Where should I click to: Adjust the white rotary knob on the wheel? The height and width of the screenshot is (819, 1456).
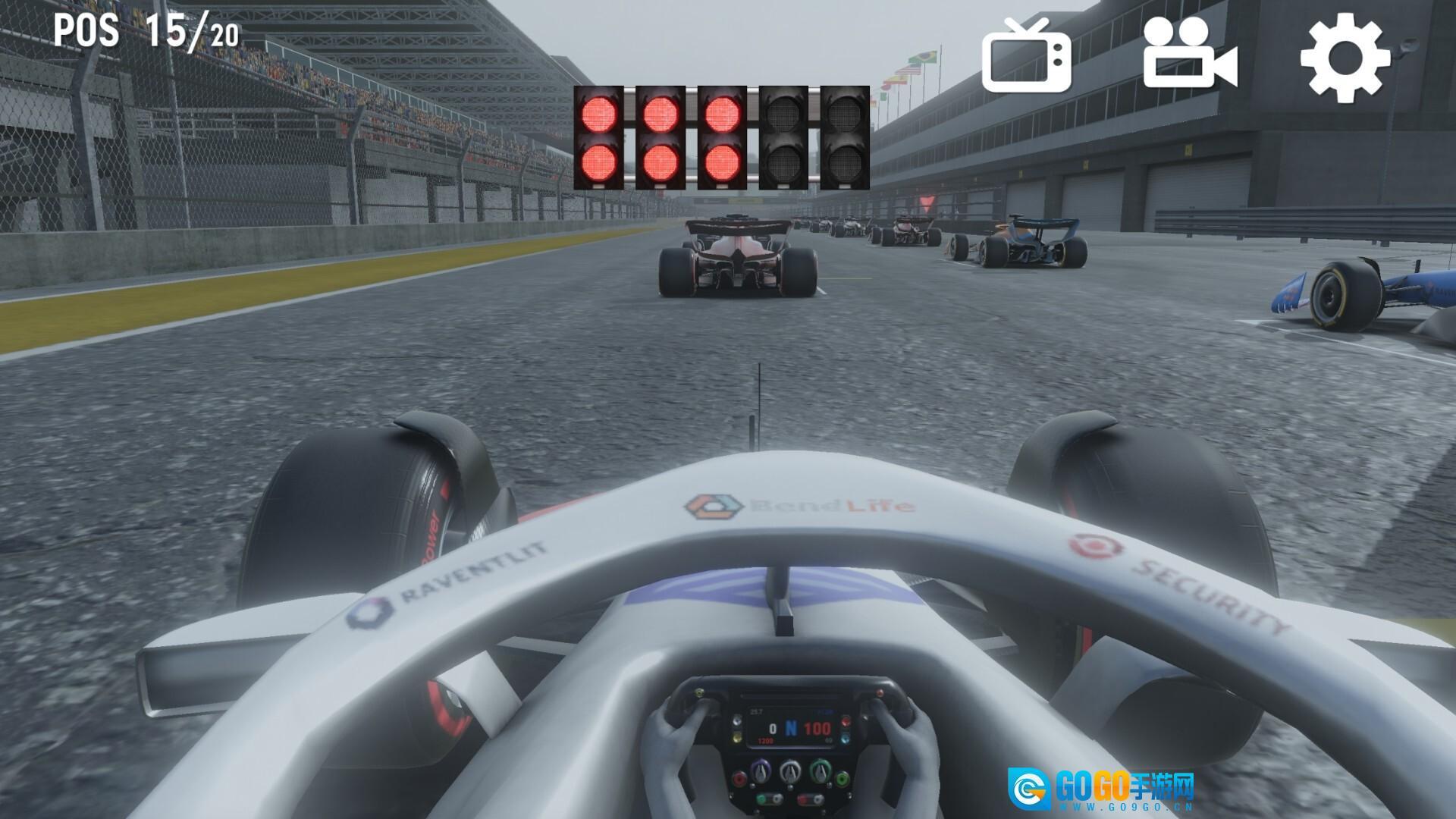[x=790, y=771]
